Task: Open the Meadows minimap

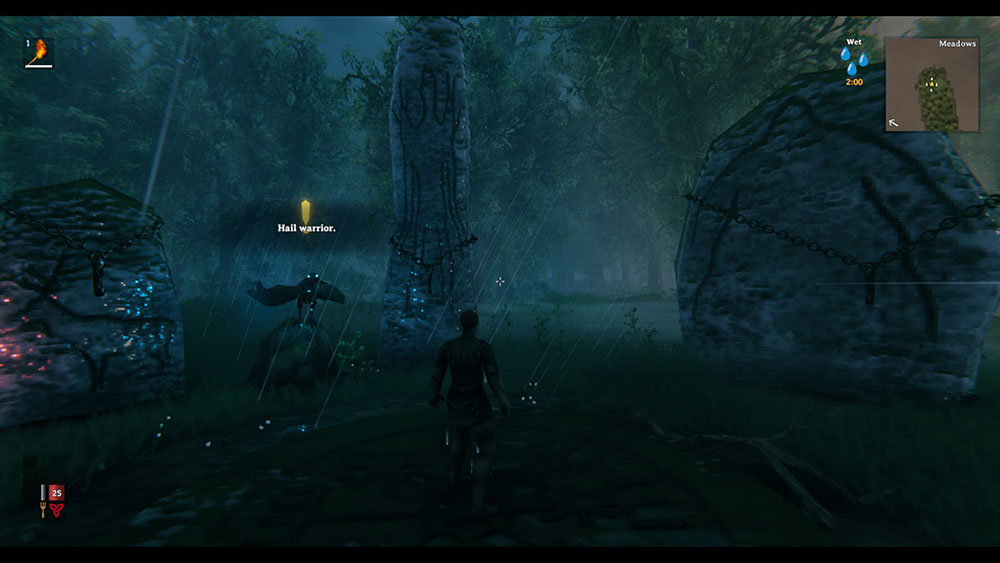Action: 932,85
